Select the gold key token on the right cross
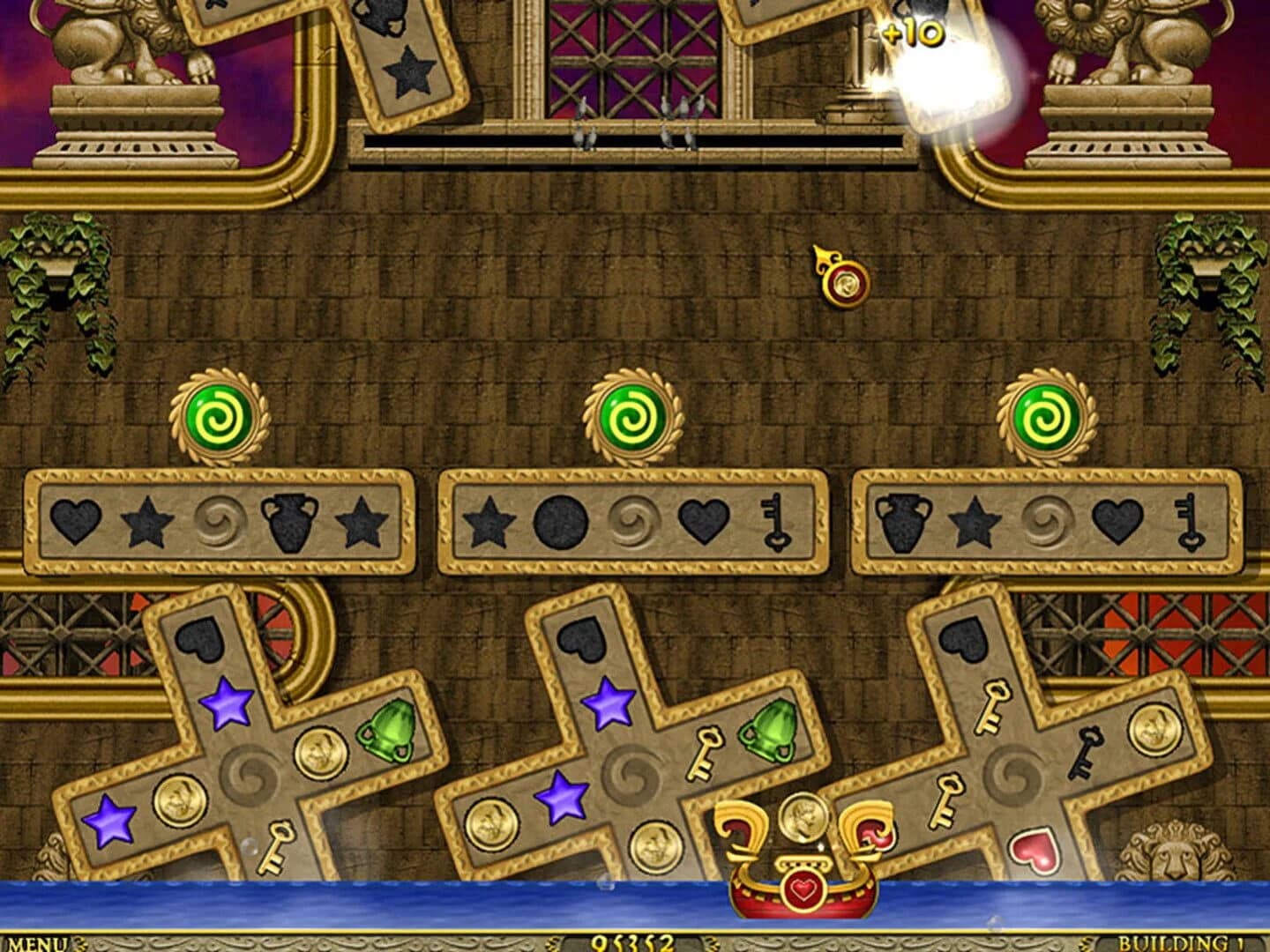The width and height of the screenshot is (1270, 952). coord(995,705)
